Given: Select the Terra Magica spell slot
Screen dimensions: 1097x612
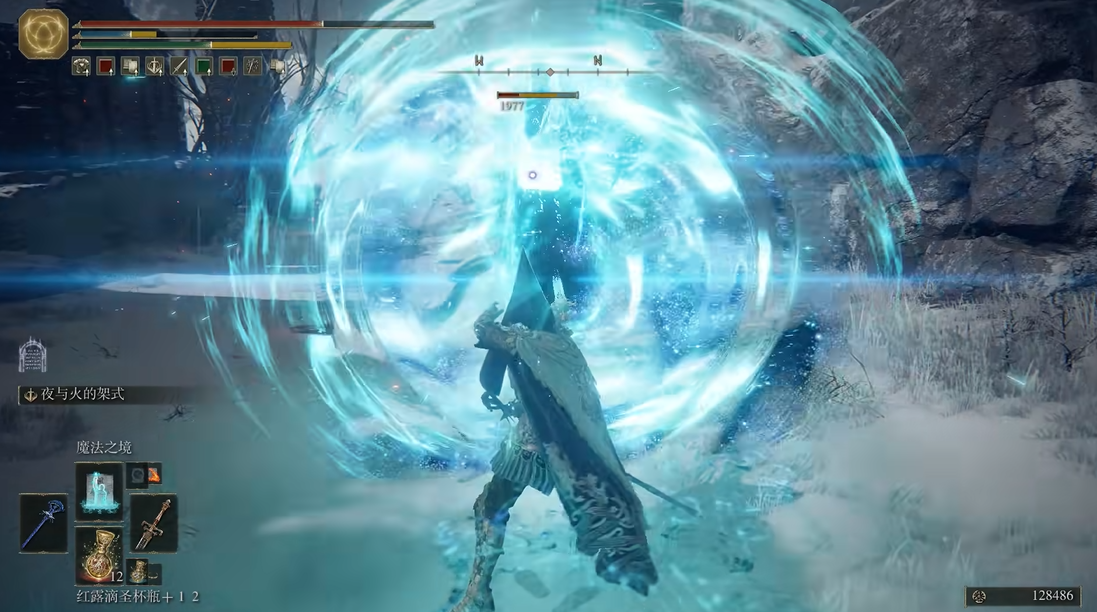Looking at the screenshot, I should pos(99,490).
